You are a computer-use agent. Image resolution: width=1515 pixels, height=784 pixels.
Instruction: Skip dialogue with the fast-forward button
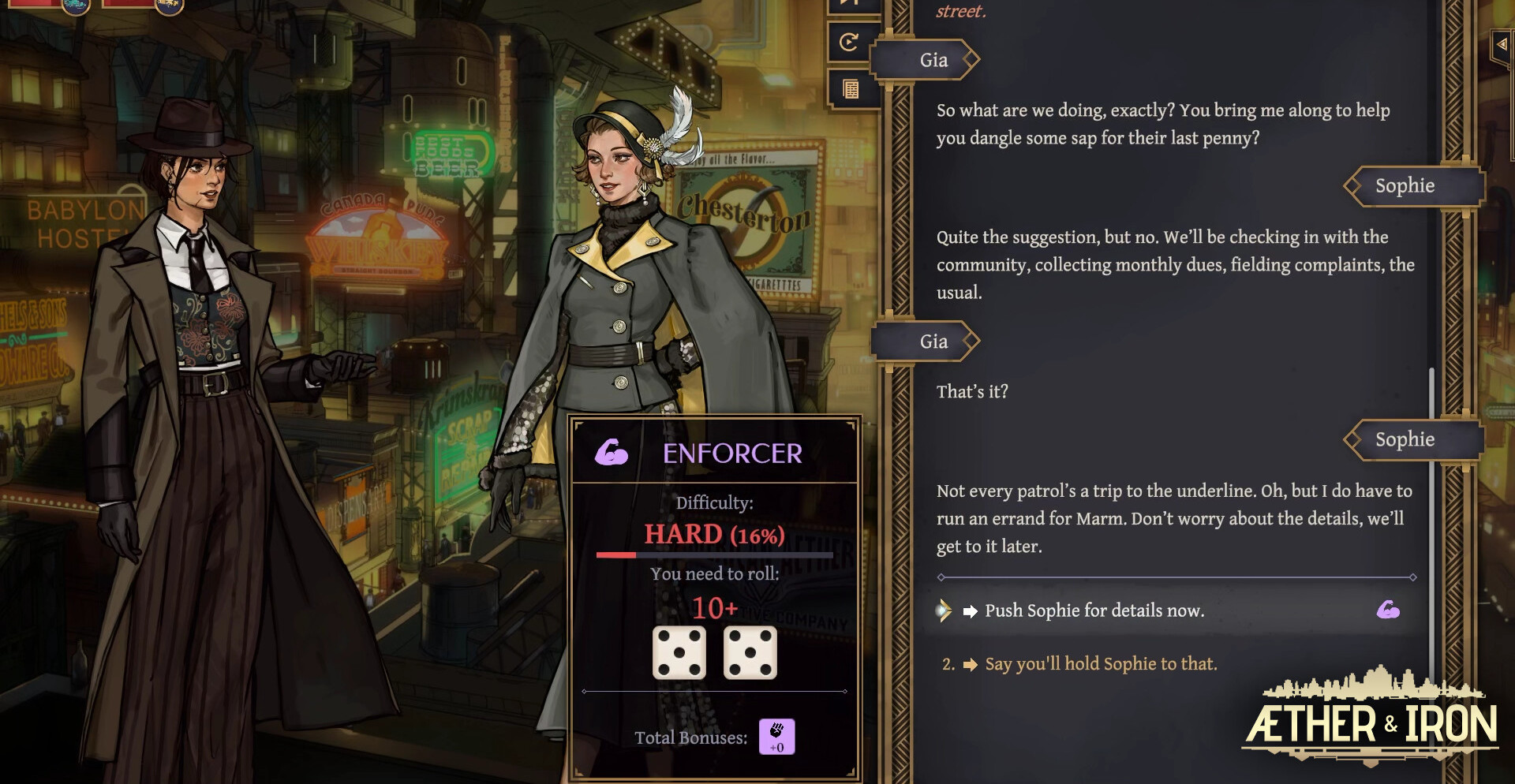[850, 4]
